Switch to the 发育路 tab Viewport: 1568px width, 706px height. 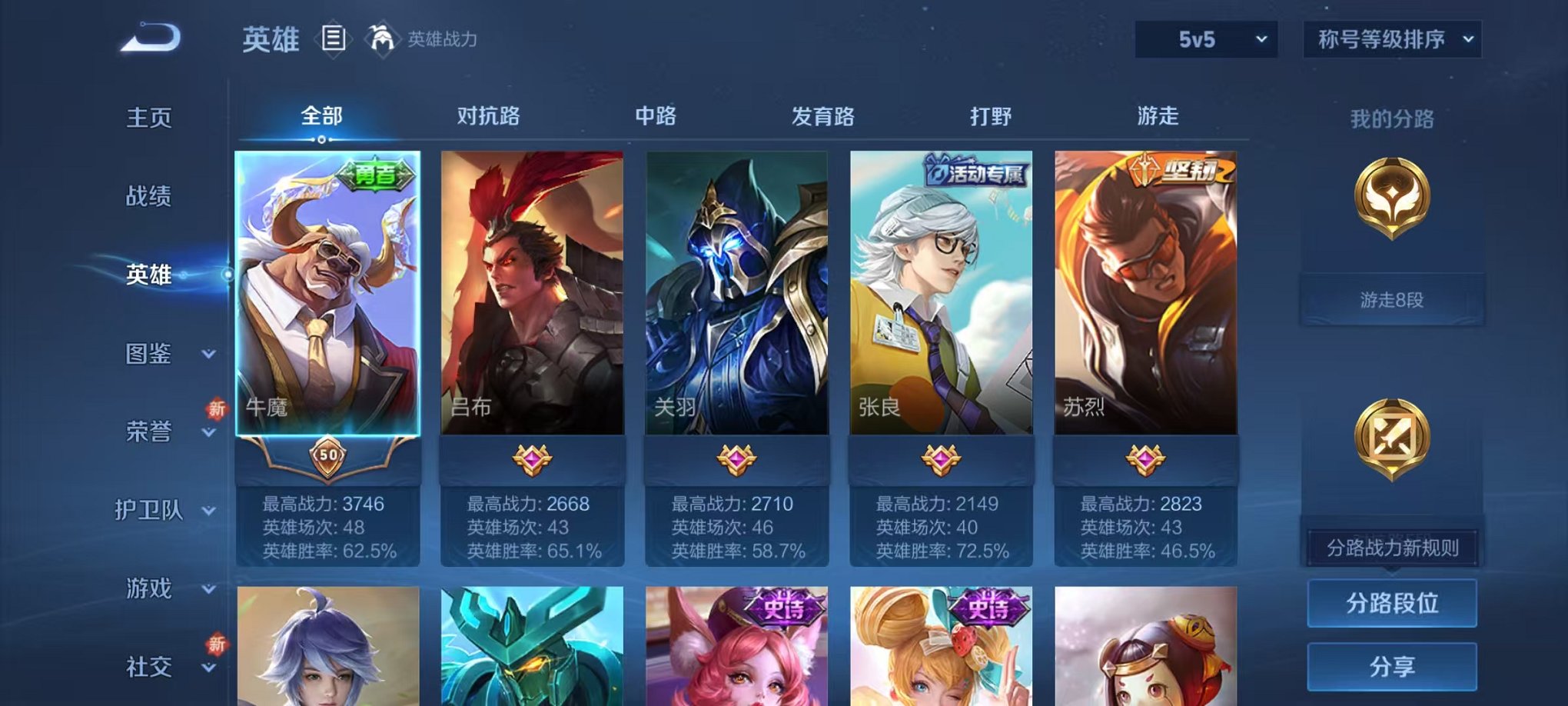click(x=824, y=116)
